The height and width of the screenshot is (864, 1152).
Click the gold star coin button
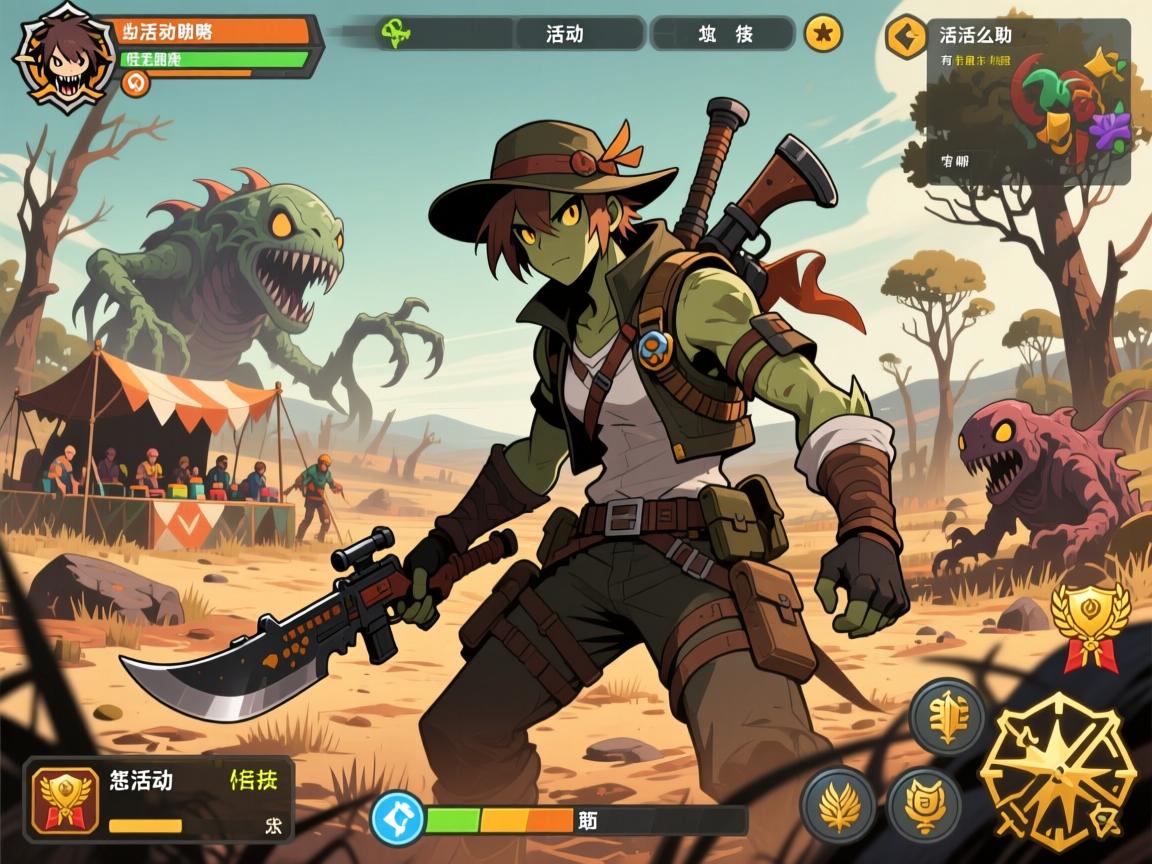tap(823, 33)
